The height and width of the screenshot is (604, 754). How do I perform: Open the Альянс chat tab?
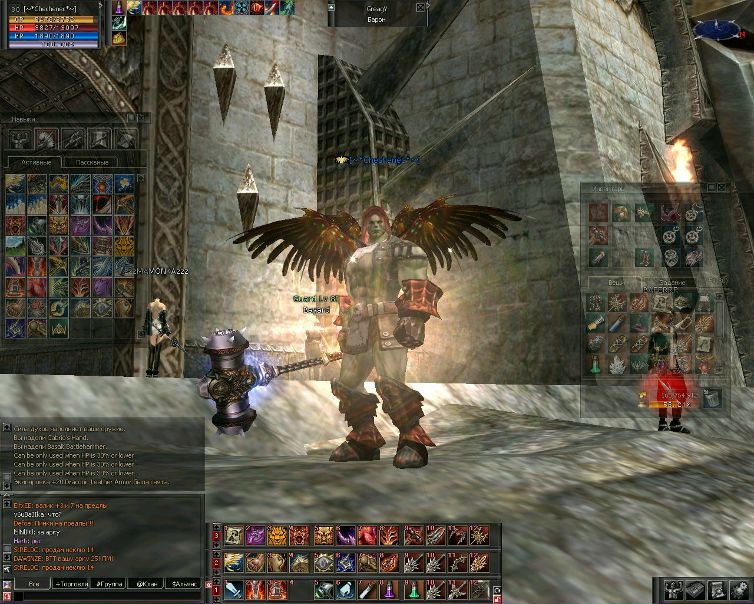pyautogui.click(x=185, y=583)
